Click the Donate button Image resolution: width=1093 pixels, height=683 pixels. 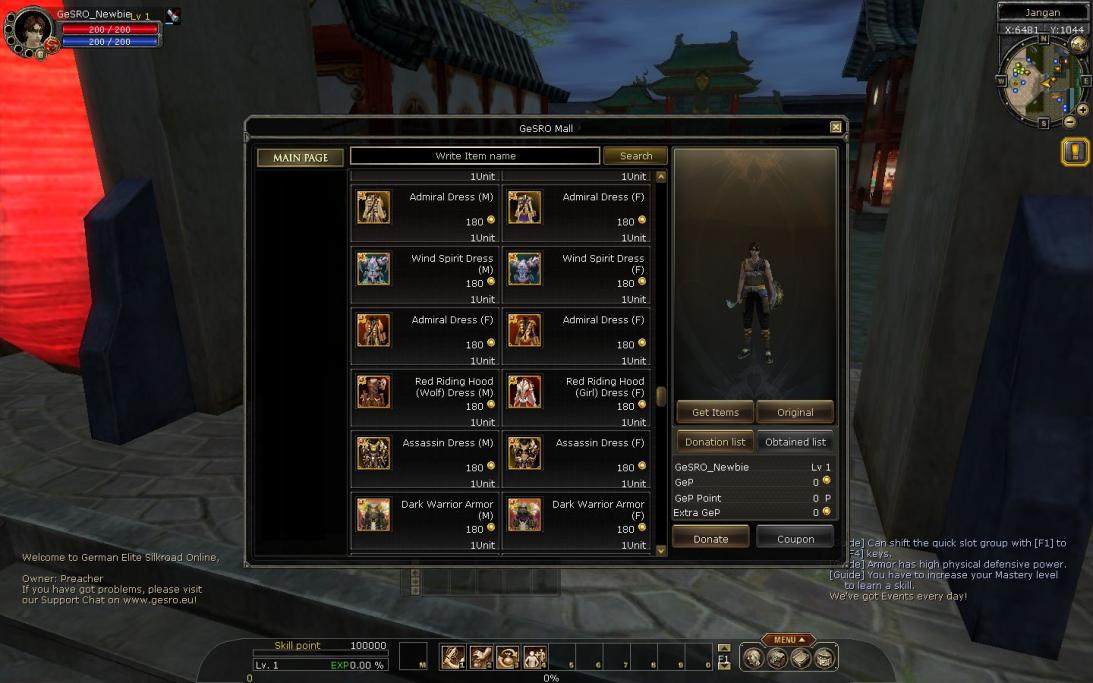point(711,538)
